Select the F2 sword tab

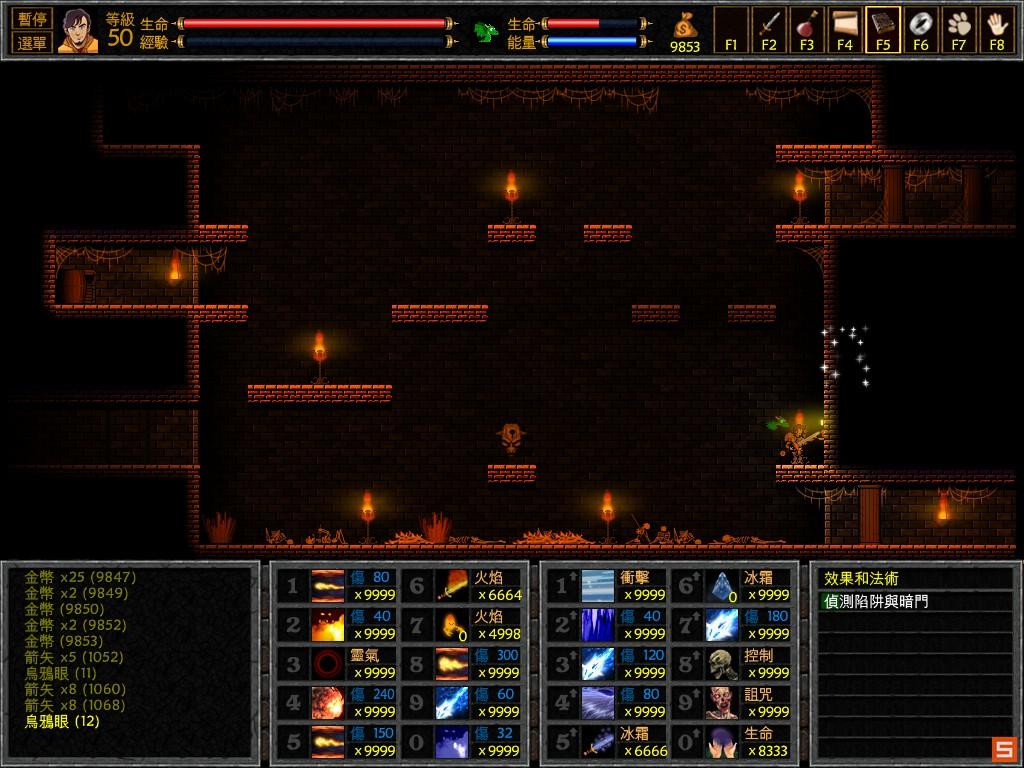point(769,29)
